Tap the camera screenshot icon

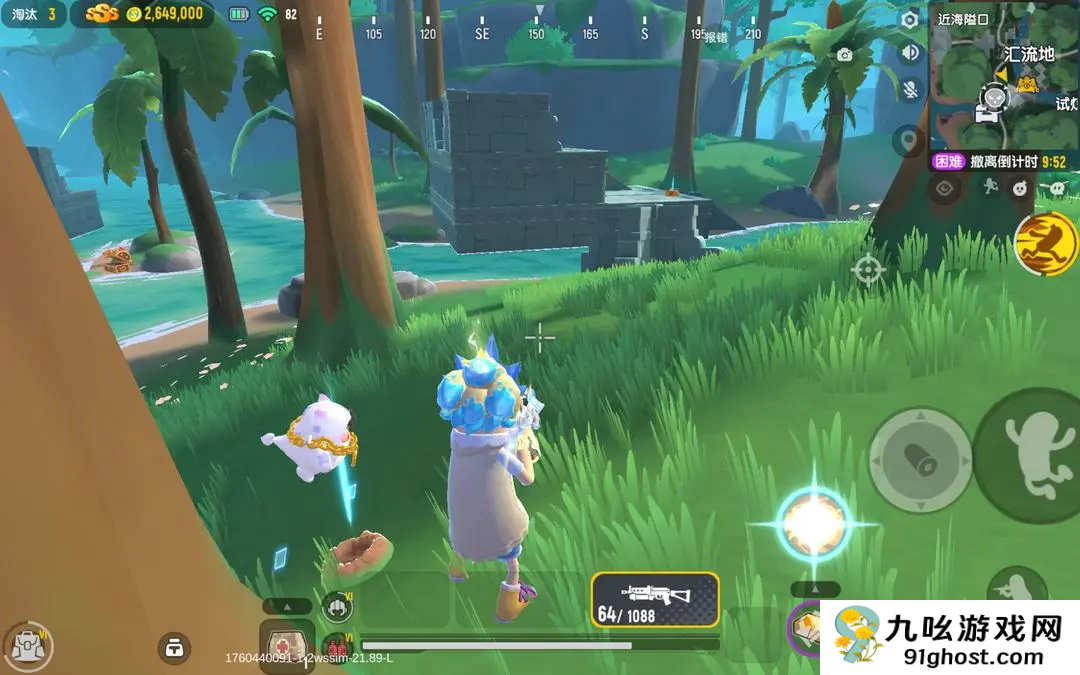845,55
